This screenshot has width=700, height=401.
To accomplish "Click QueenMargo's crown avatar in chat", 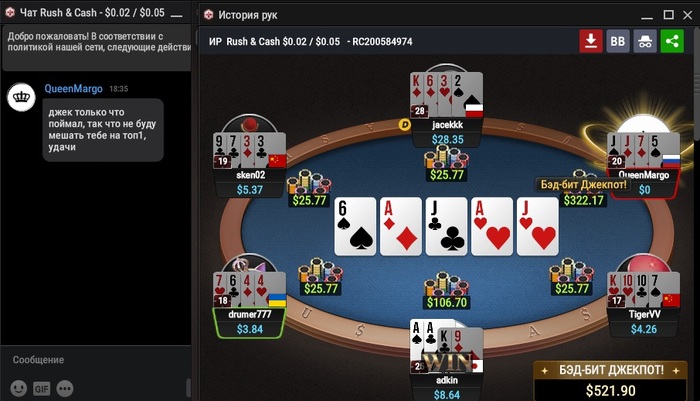I will pos(22,97).
